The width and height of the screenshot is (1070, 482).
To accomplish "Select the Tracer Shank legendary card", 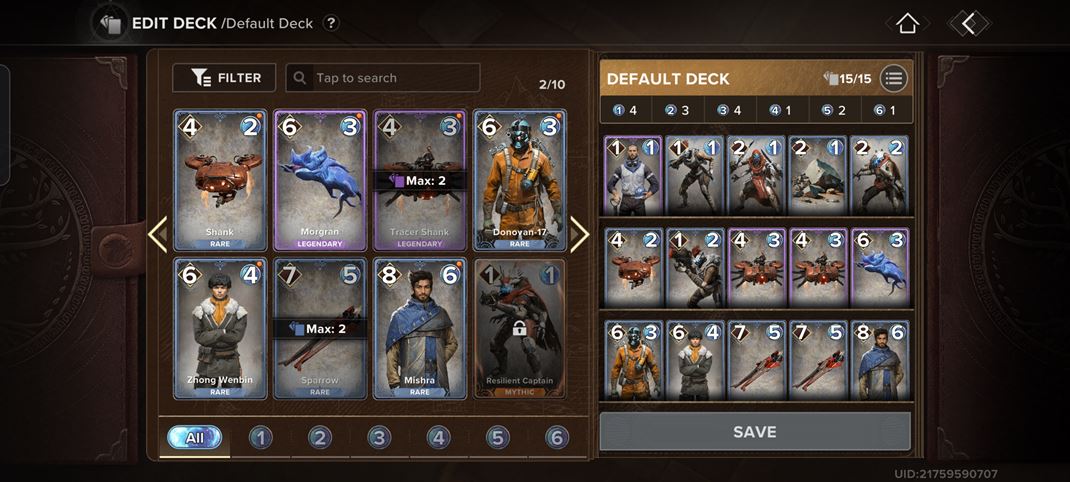I will pos(420,180).
